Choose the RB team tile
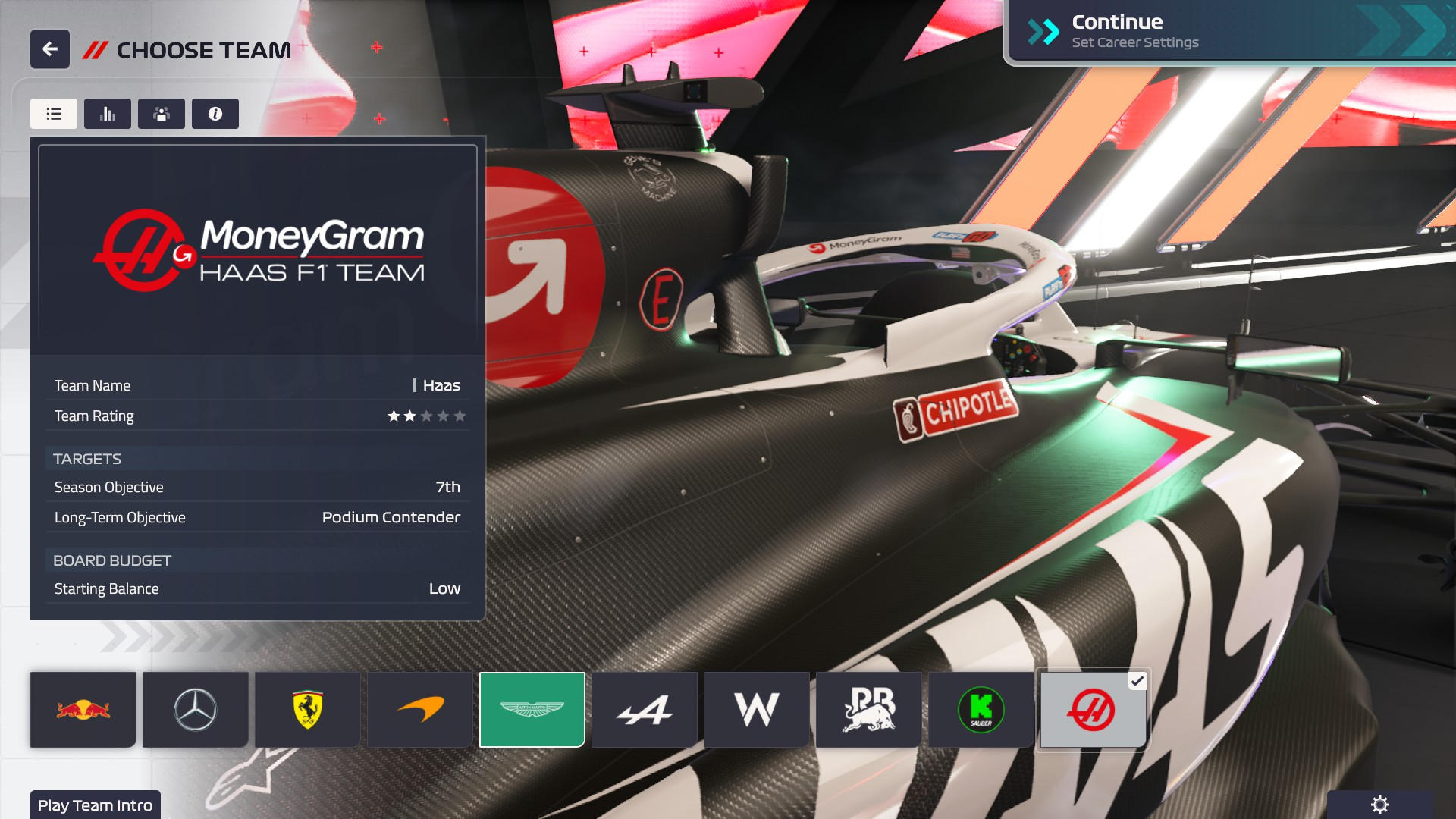Screen dimensions: 1456x819 869,710
